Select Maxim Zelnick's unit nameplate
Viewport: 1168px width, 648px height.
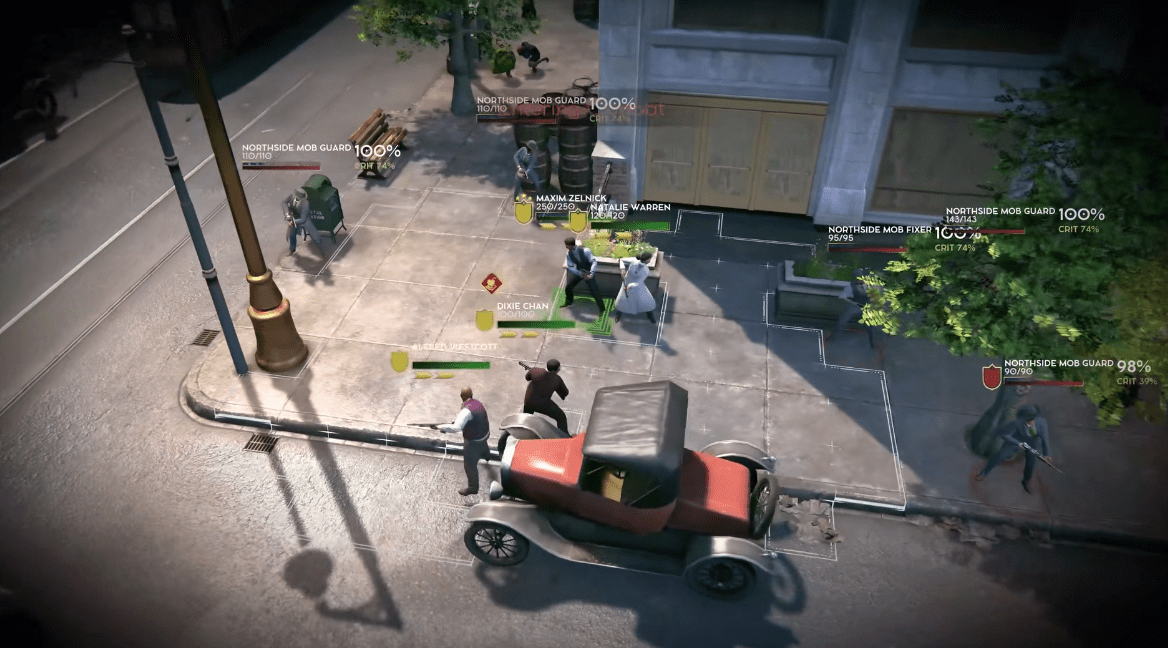(565, 199)
